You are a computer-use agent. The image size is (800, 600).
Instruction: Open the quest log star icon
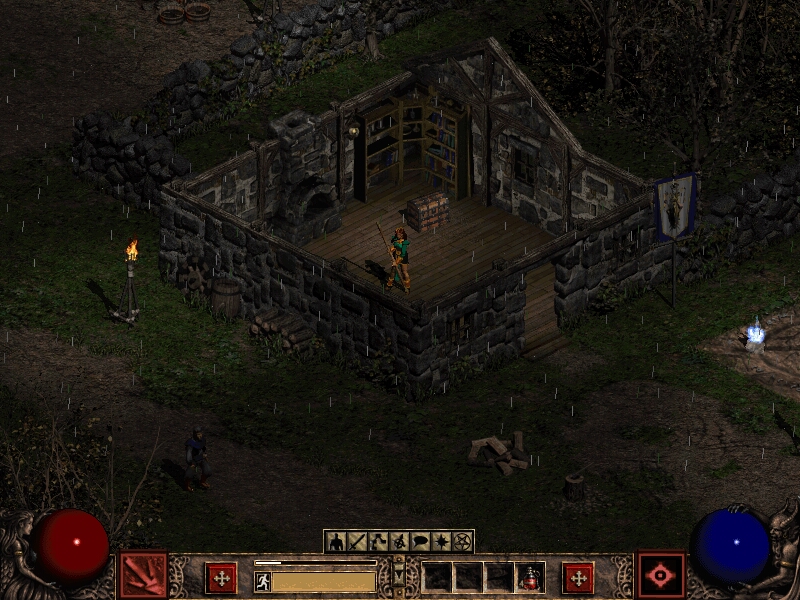point(441,541)
